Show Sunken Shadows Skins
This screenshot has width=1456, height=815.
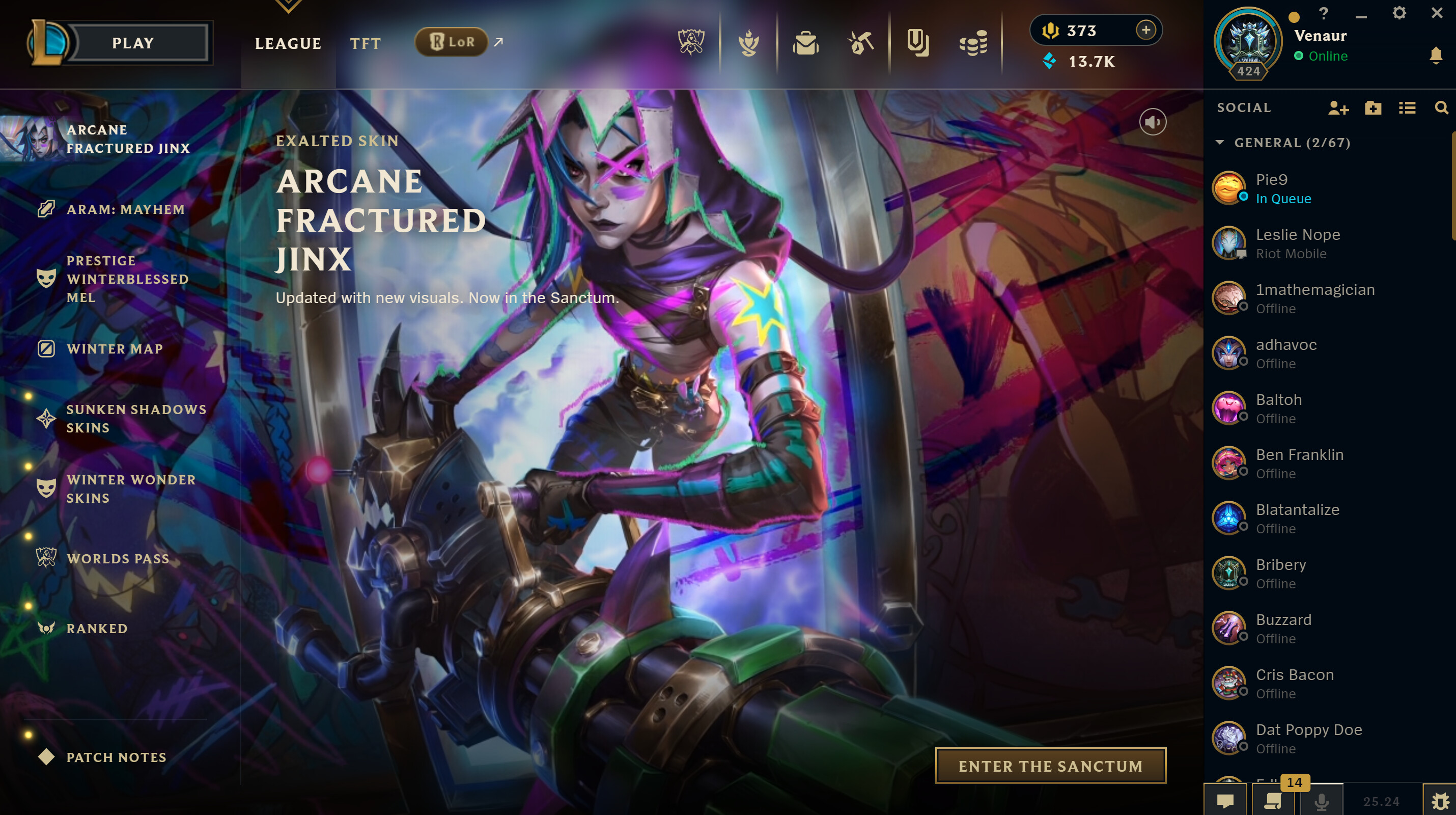click(135, 419)
